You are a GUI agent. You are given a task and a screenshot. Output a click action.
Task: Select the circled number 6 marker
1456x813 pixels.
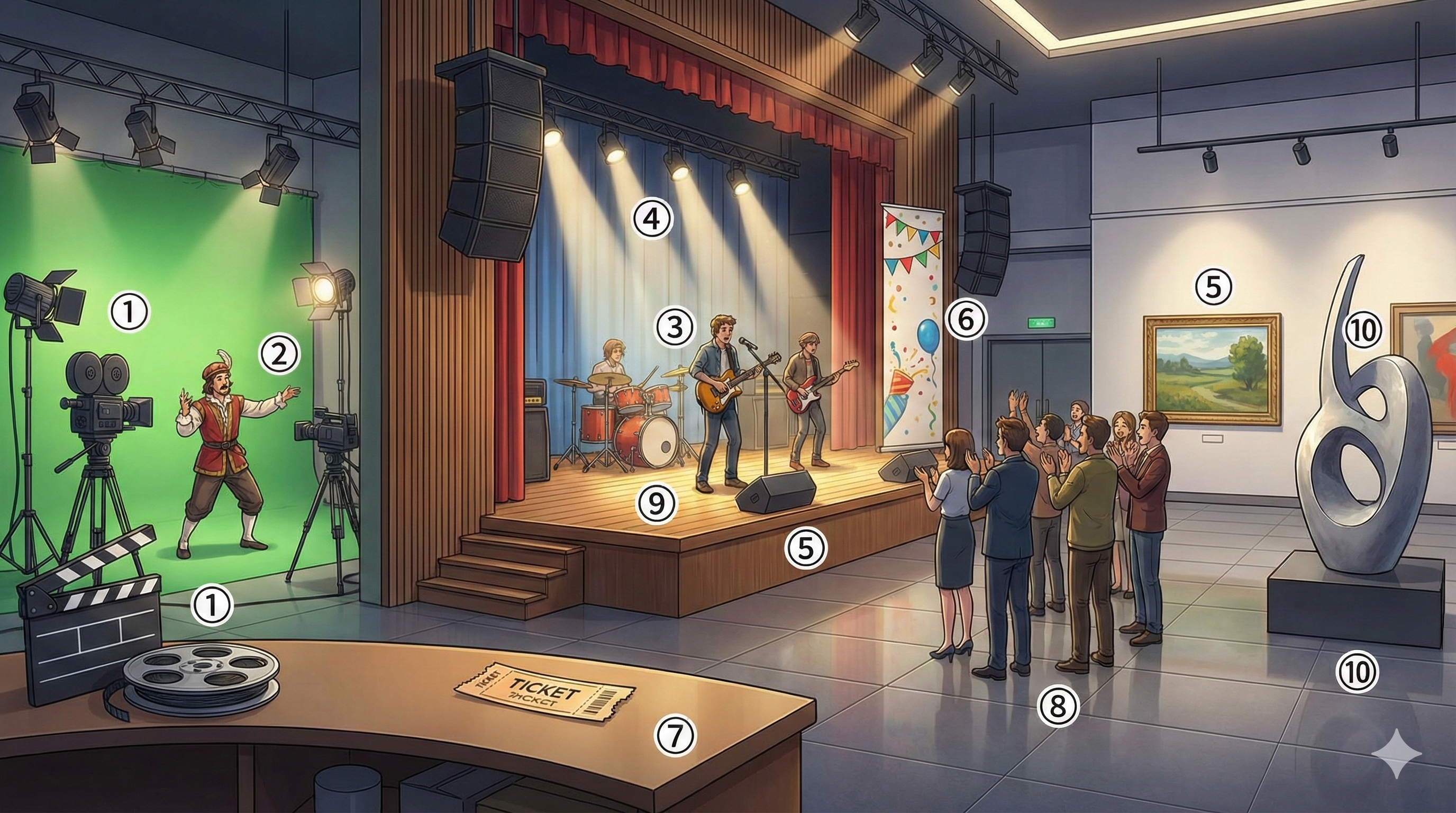[x=966, y=320]
